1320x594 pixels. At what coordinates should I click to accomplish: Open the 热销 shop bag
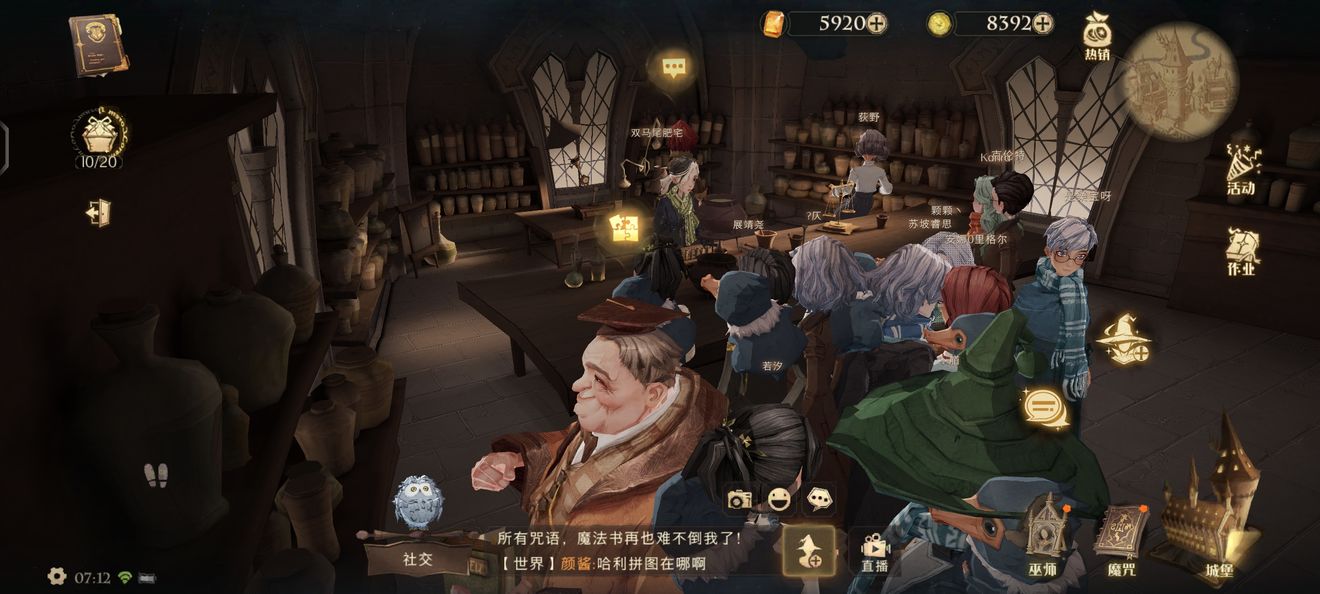(1098, 37)
